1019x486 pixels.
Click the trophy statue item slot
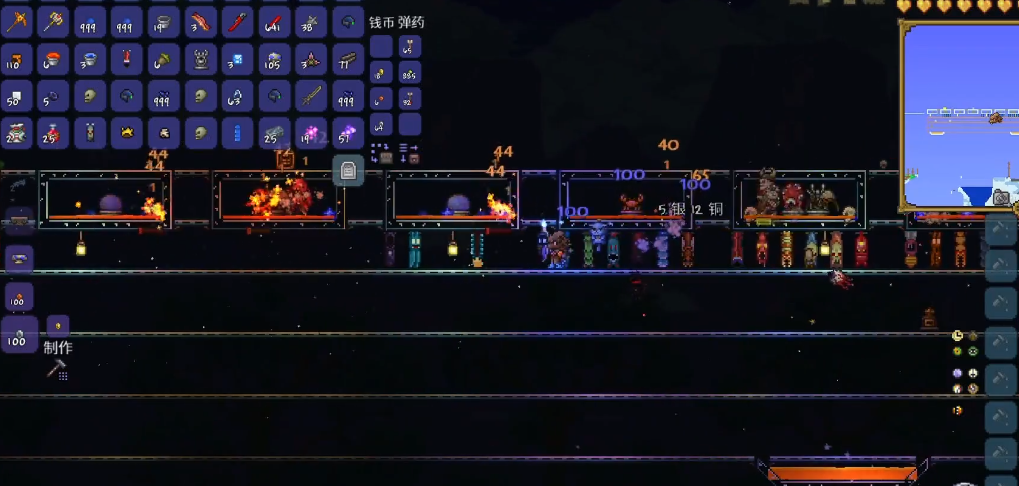coord(201,59)
